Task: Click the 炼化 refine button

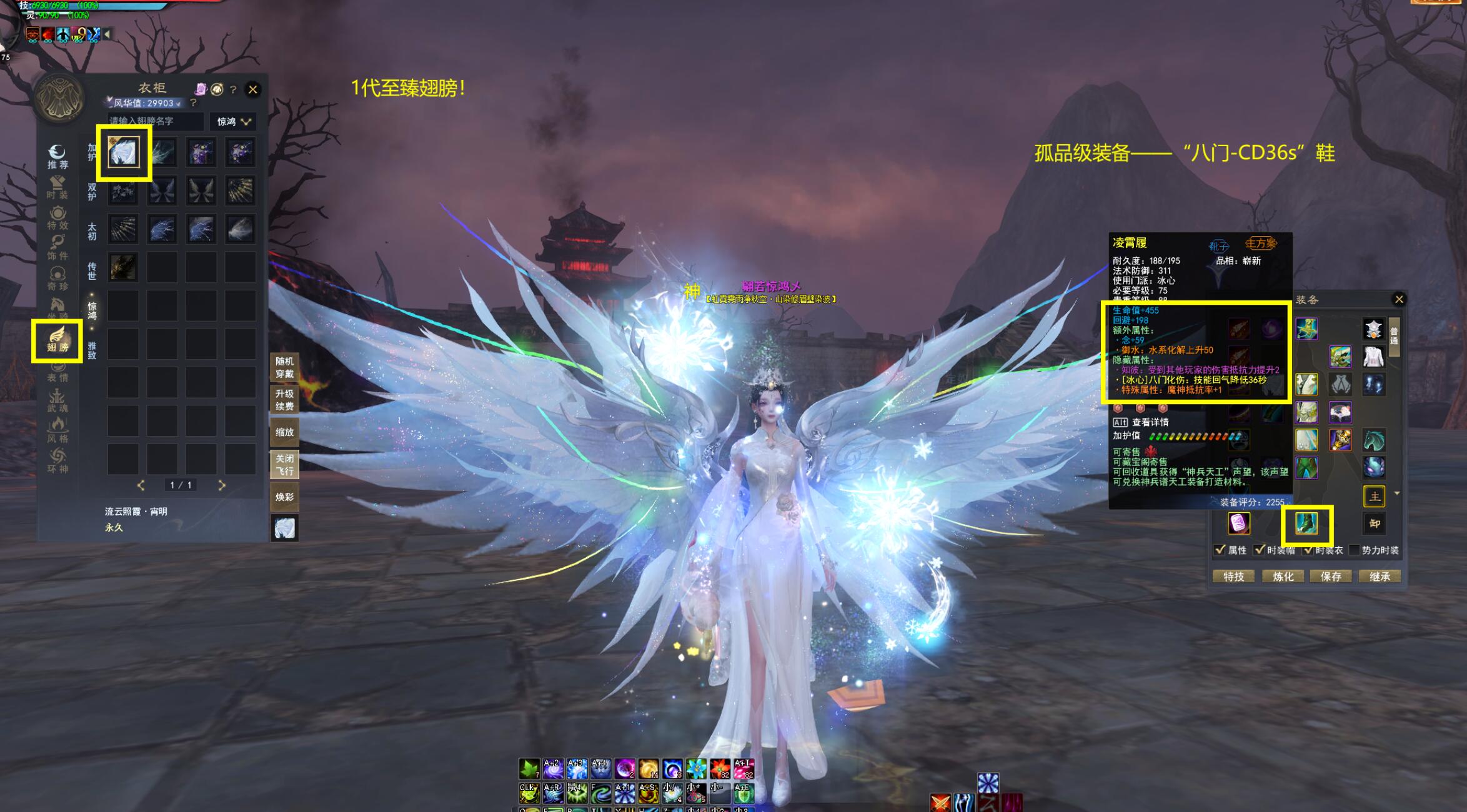Action: tap(1283, 577)
